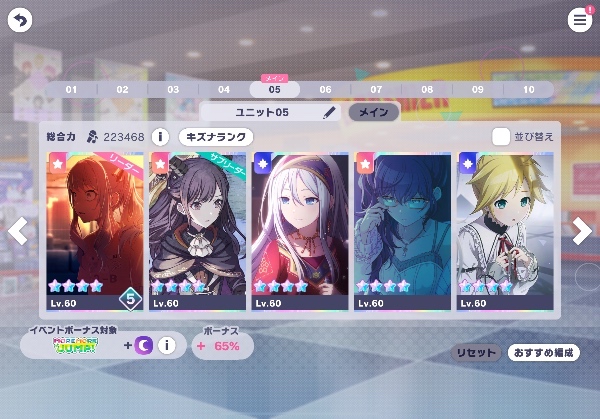600x419 pixels.
Task: Open キズナランク
Action: pyautogui.click(x=216, y=136)
